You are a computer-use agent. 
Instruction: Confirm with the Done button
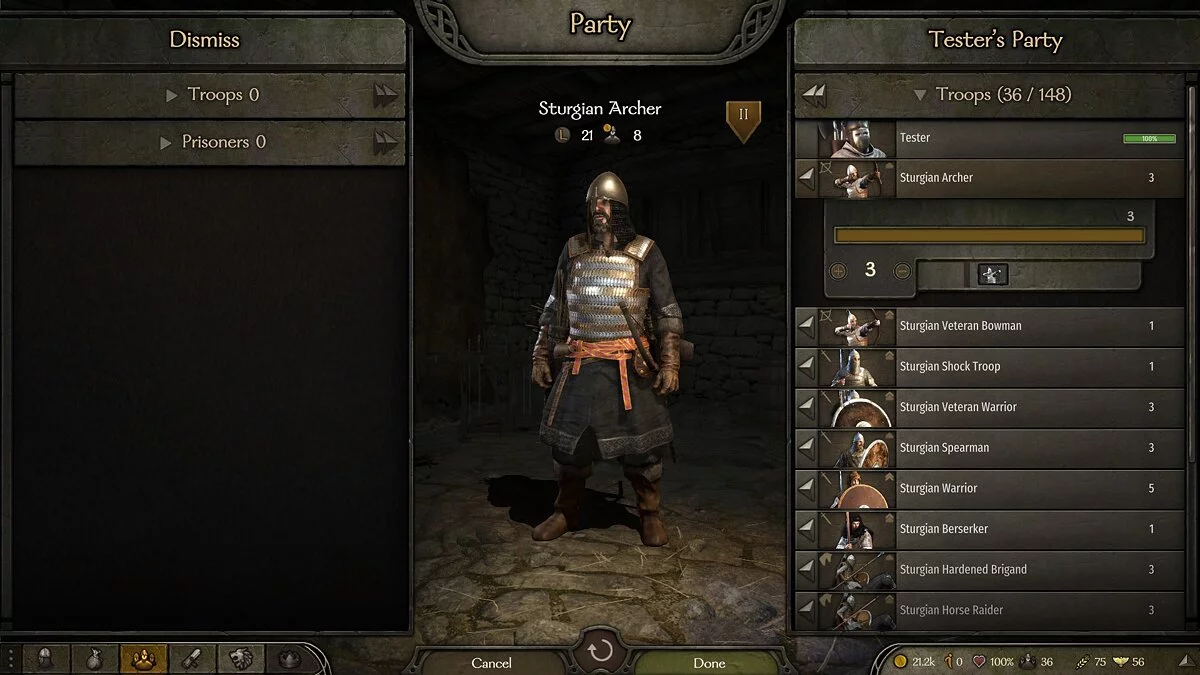[x=709, y=662]
